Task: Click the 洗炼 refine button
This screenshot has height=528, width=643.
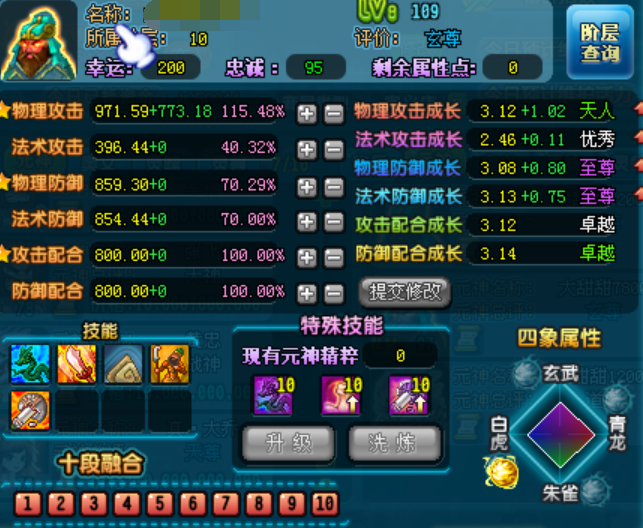Action: [387, 442]
